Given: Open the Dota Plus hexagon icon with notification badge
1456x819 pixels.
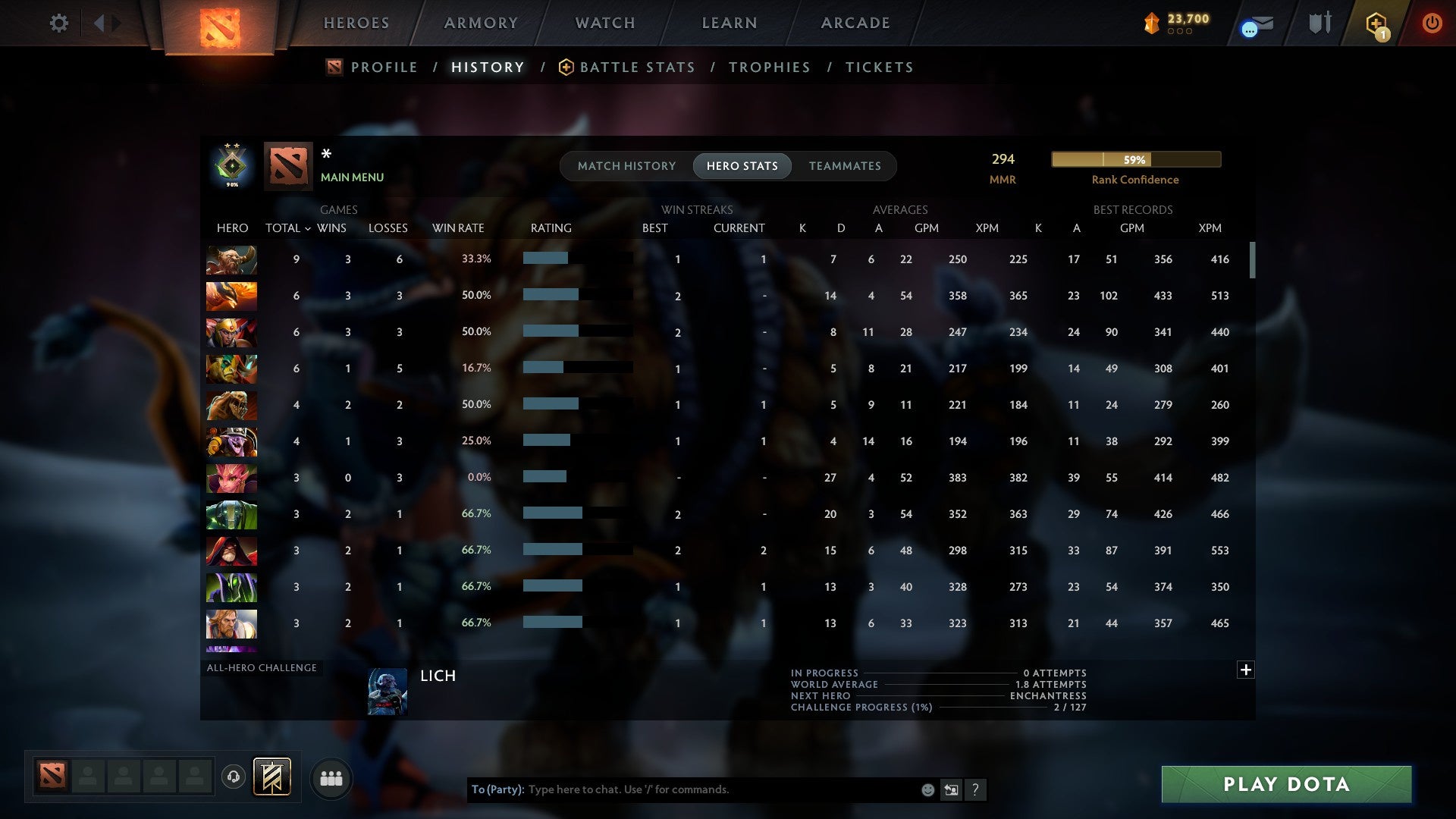Looking at the screenshot, I should (1377, 24).
